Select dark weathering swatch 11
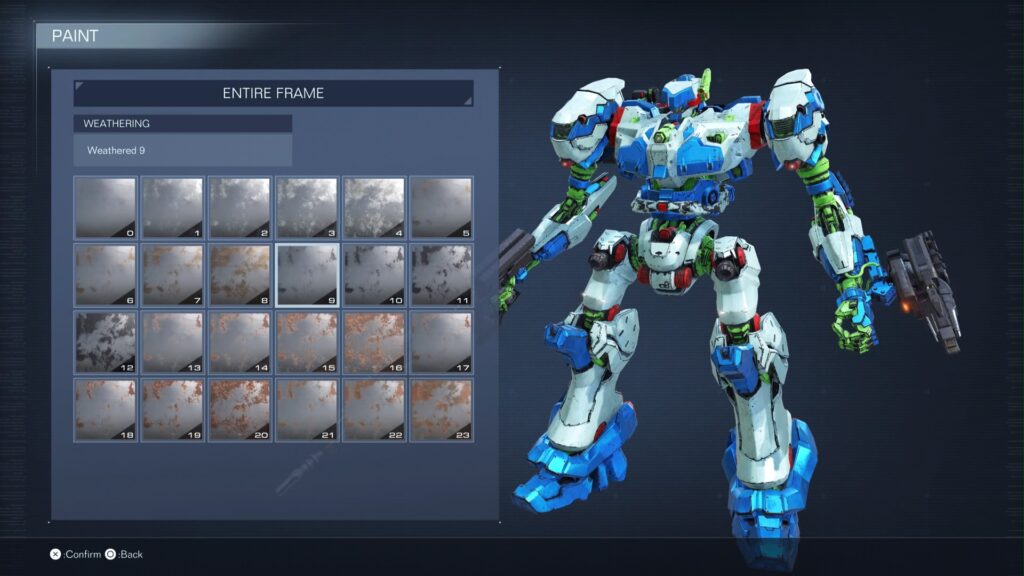 tap(441, 275)
